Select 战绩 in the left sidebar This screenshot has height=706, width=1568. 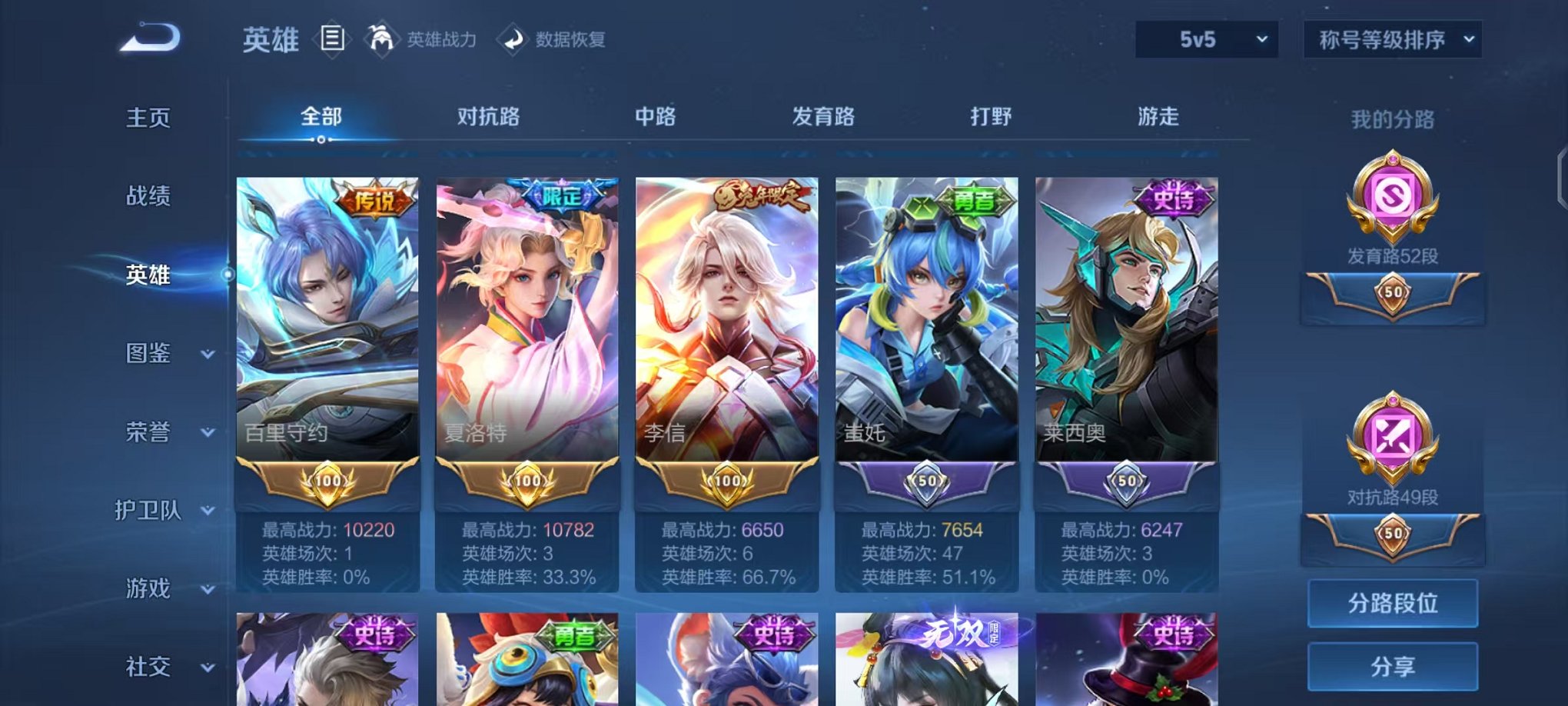(x=150, y=196)
